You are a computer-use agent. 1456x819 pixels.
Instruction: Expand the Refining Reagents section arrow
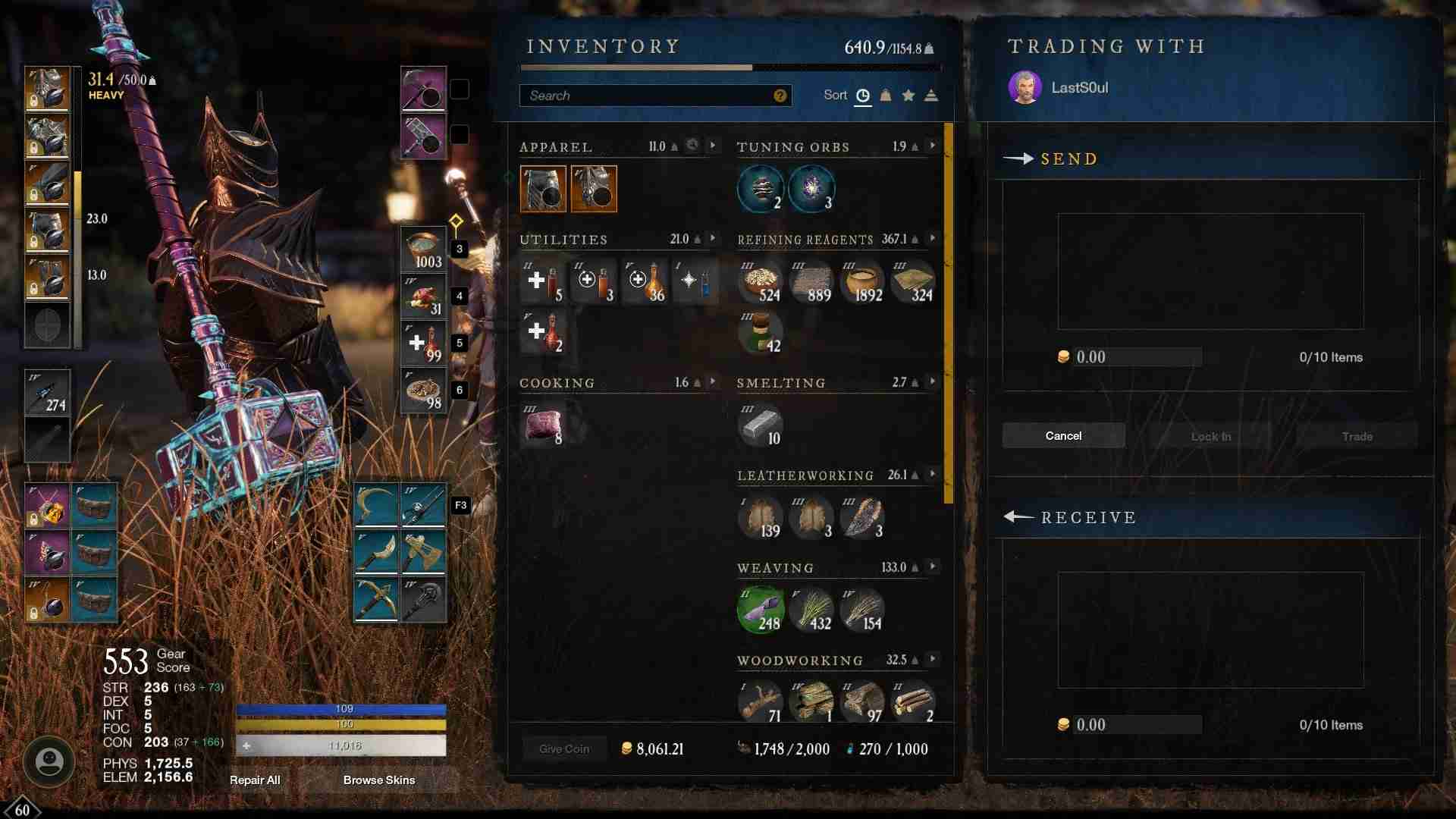click(x=931, y=237)
